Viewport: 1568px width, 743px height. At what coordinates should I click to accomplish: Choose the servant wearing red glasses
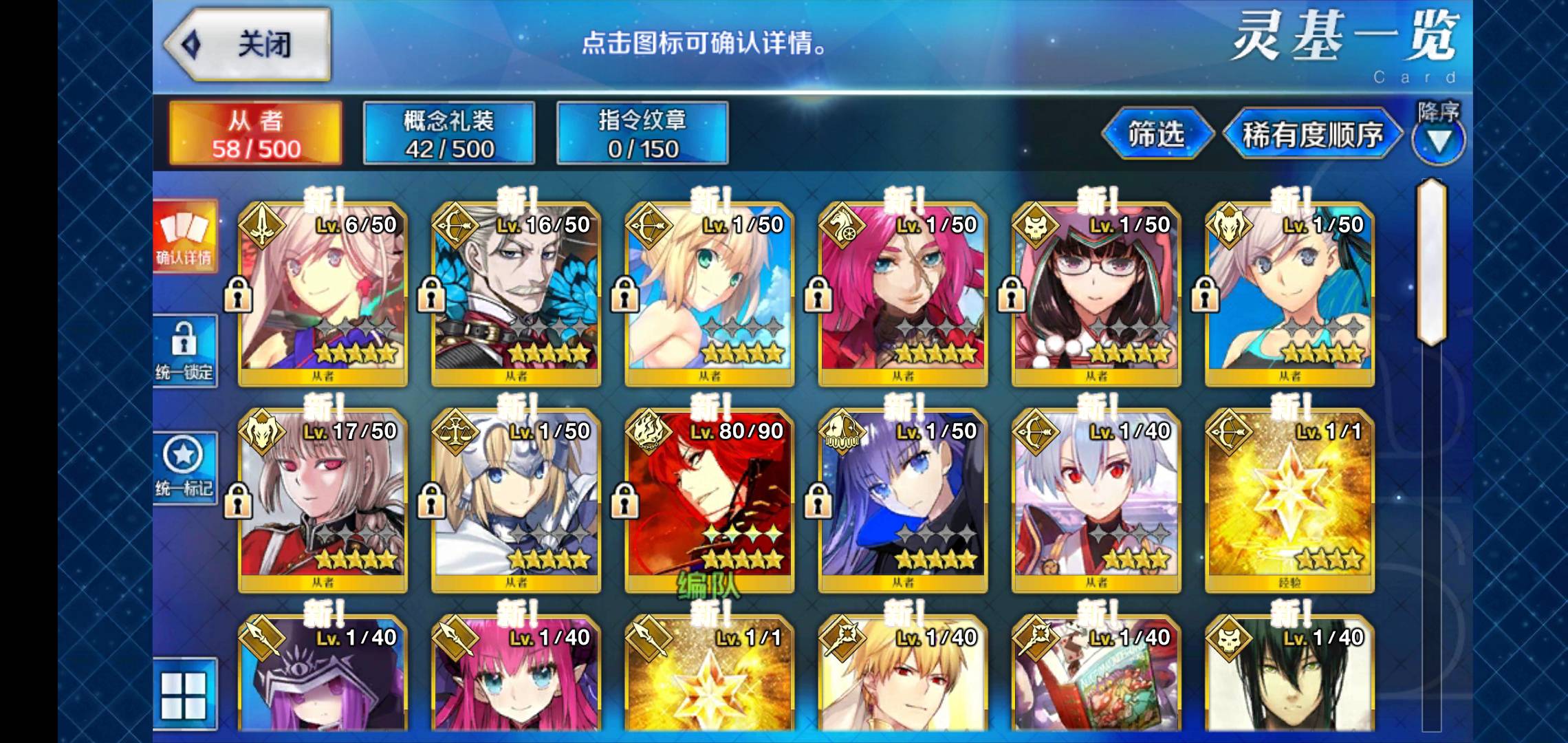(1096, 294)
